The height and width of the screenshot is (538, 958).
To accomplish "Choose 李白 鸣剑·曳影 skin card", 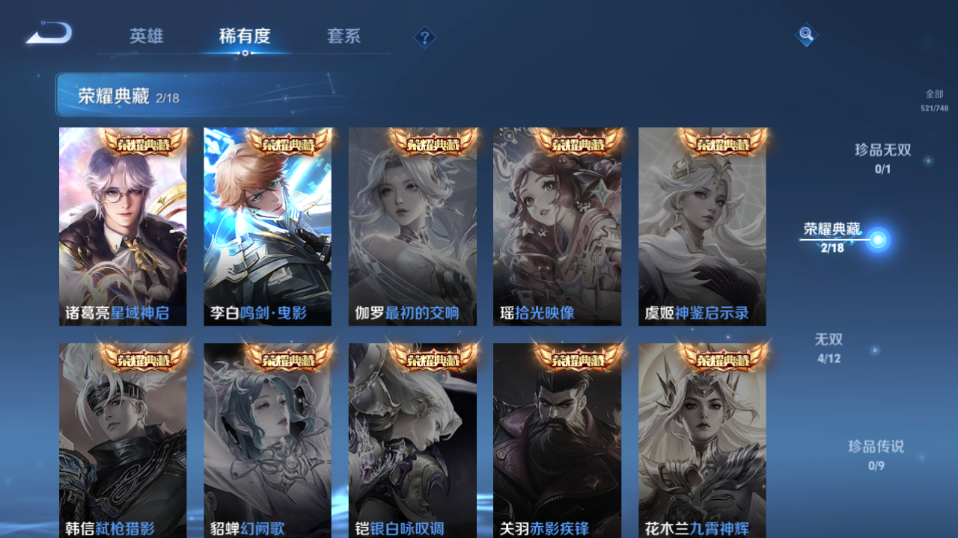I will click(x=267, y=226).
